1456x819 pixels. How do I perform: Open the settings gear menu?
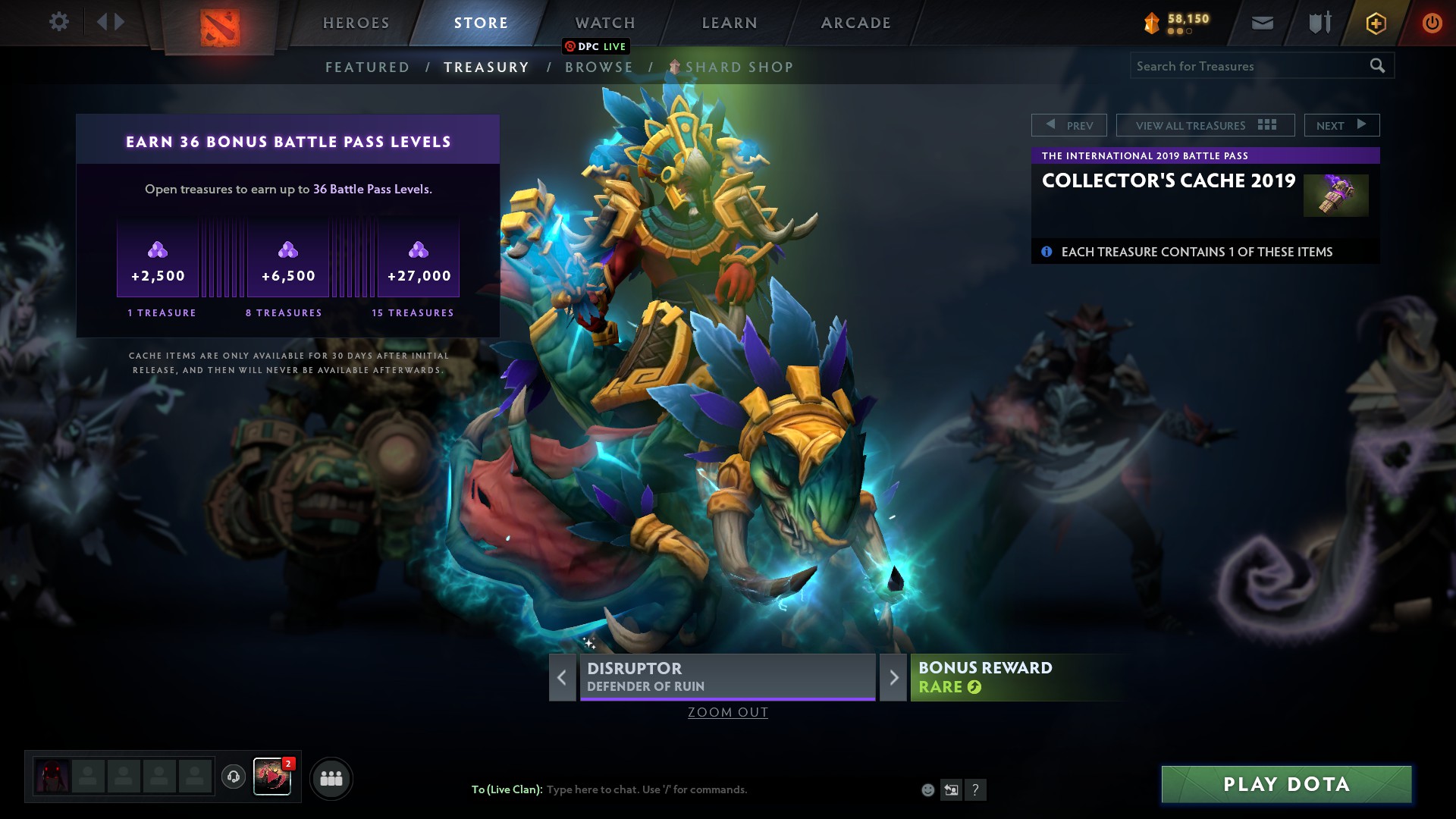[x=58, y=22]
